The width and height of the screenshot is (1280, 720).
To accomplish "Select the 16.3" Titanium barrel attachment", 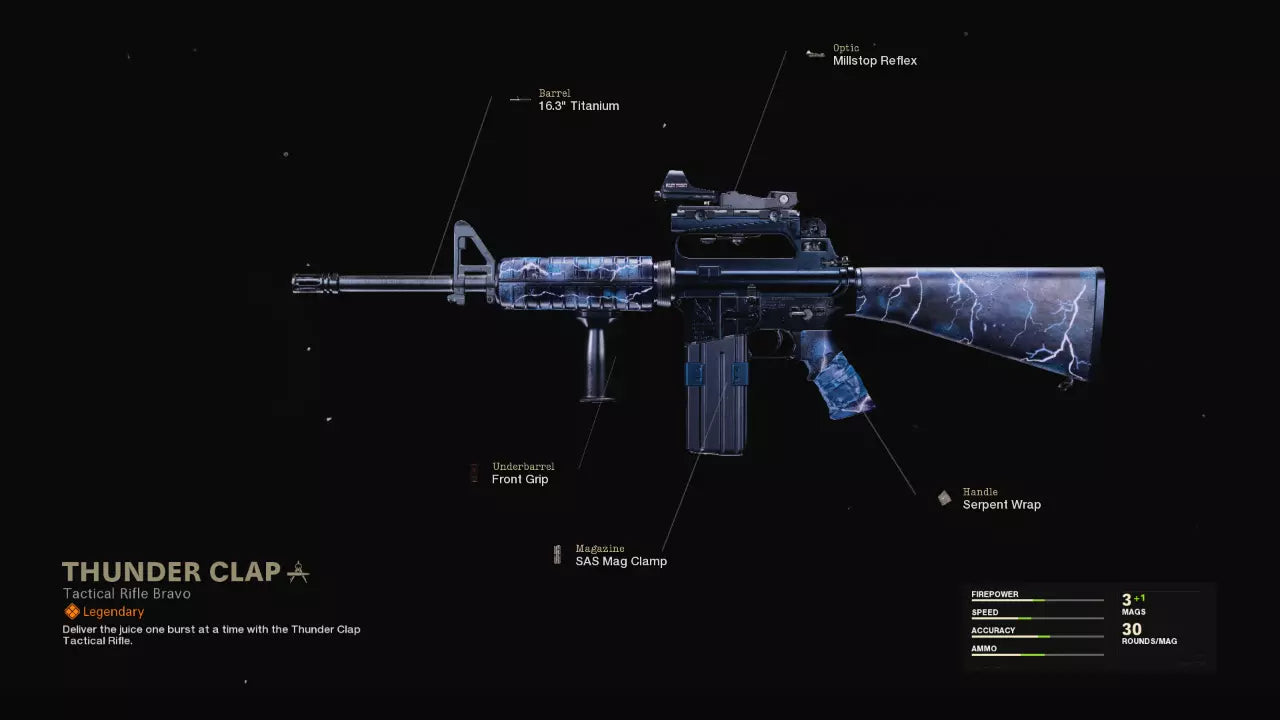I will tap(578, 105).
